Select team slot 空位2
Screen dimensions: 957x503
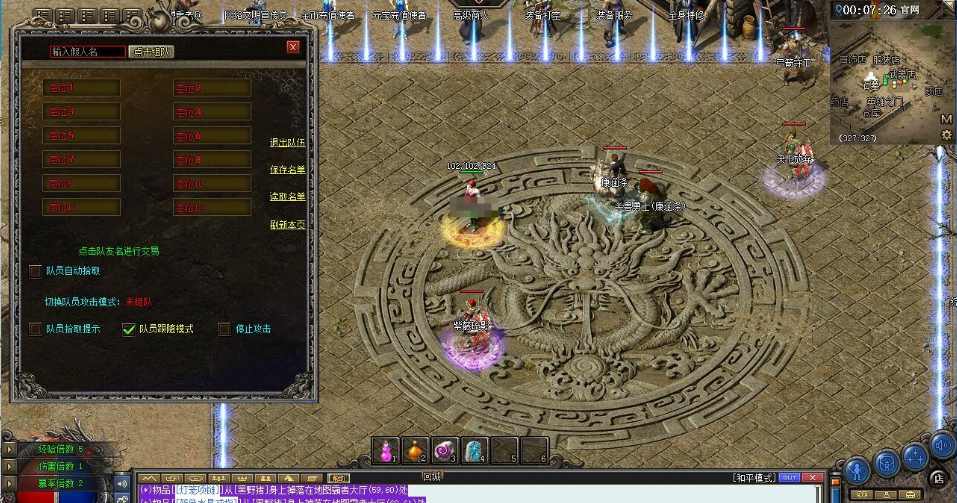[x=211, y=88]
